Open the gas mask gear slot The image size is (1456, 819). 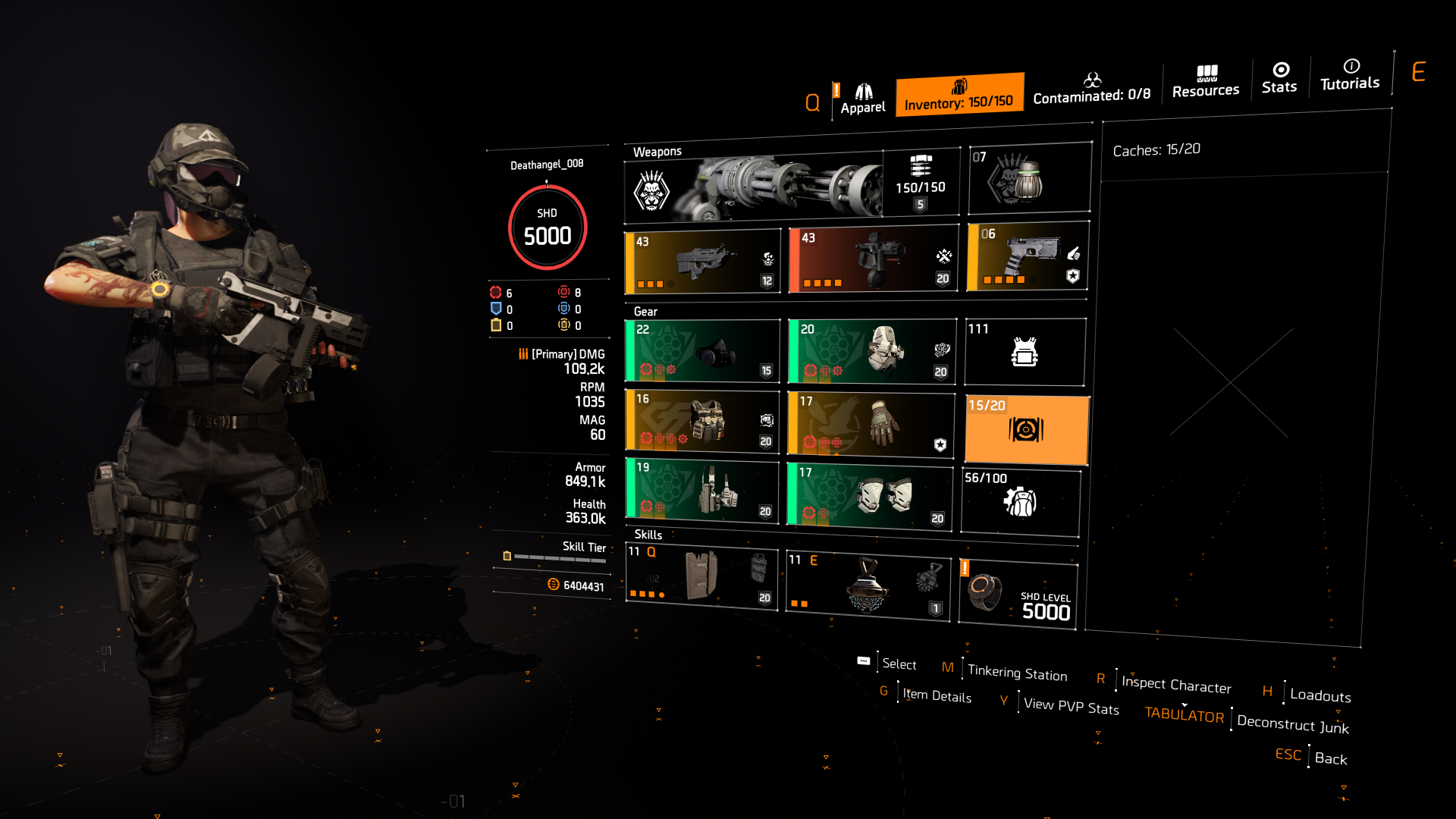(702, 351)
